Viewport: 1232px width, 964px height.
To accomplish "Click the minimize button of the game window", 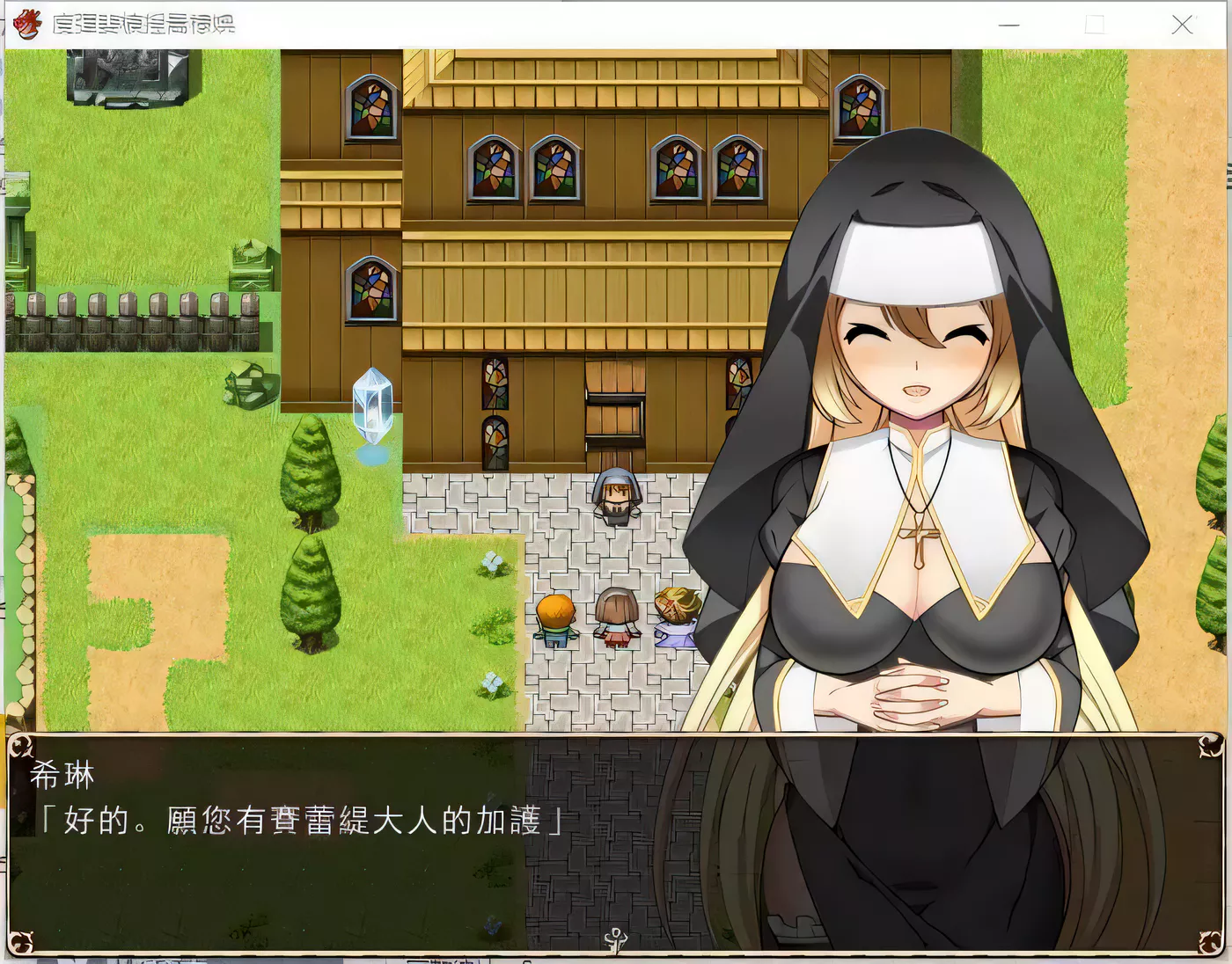I will 1008,25.
